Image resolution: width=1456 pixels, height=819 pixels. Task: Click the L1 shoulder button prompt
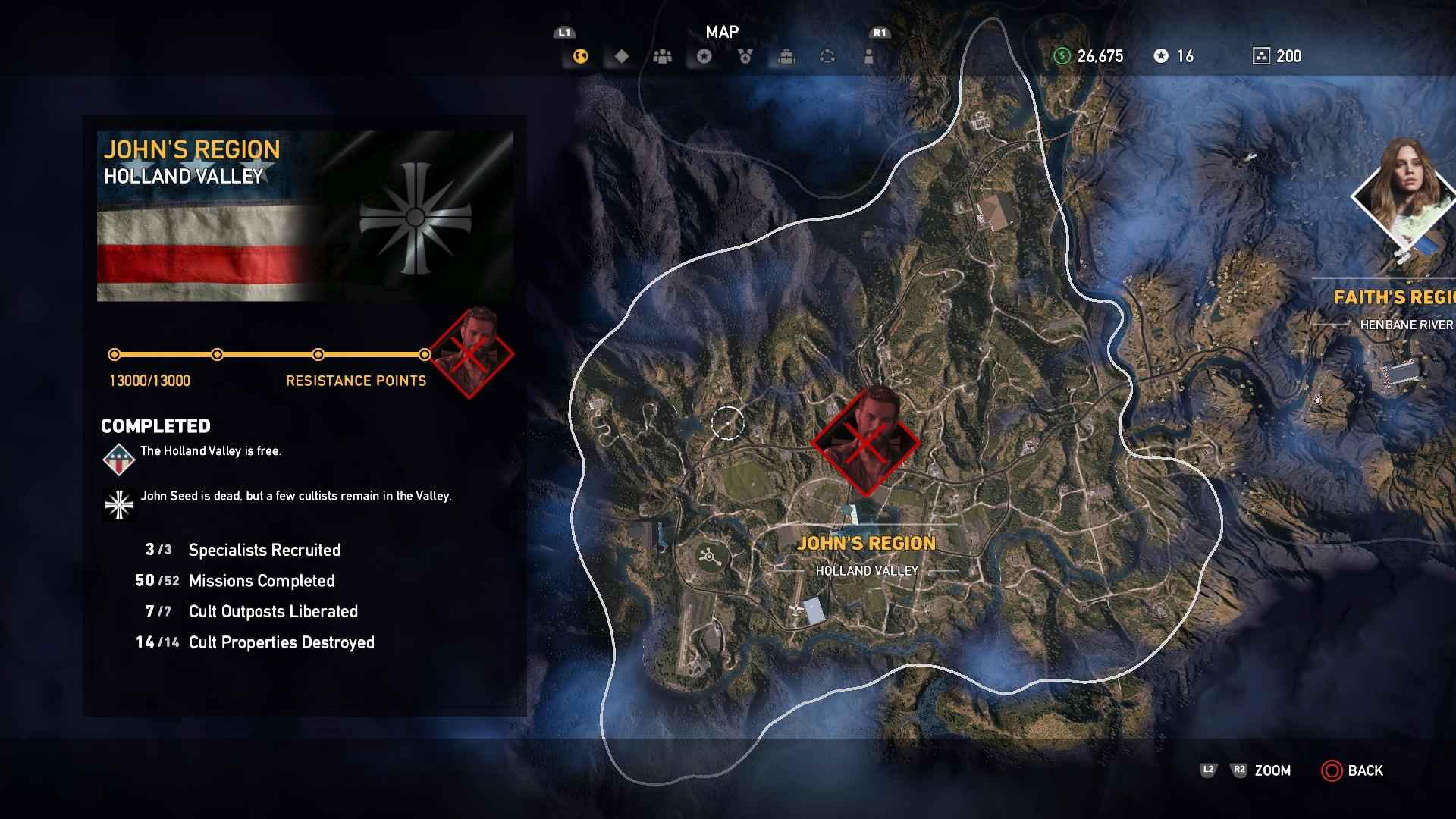pos(564,33)
